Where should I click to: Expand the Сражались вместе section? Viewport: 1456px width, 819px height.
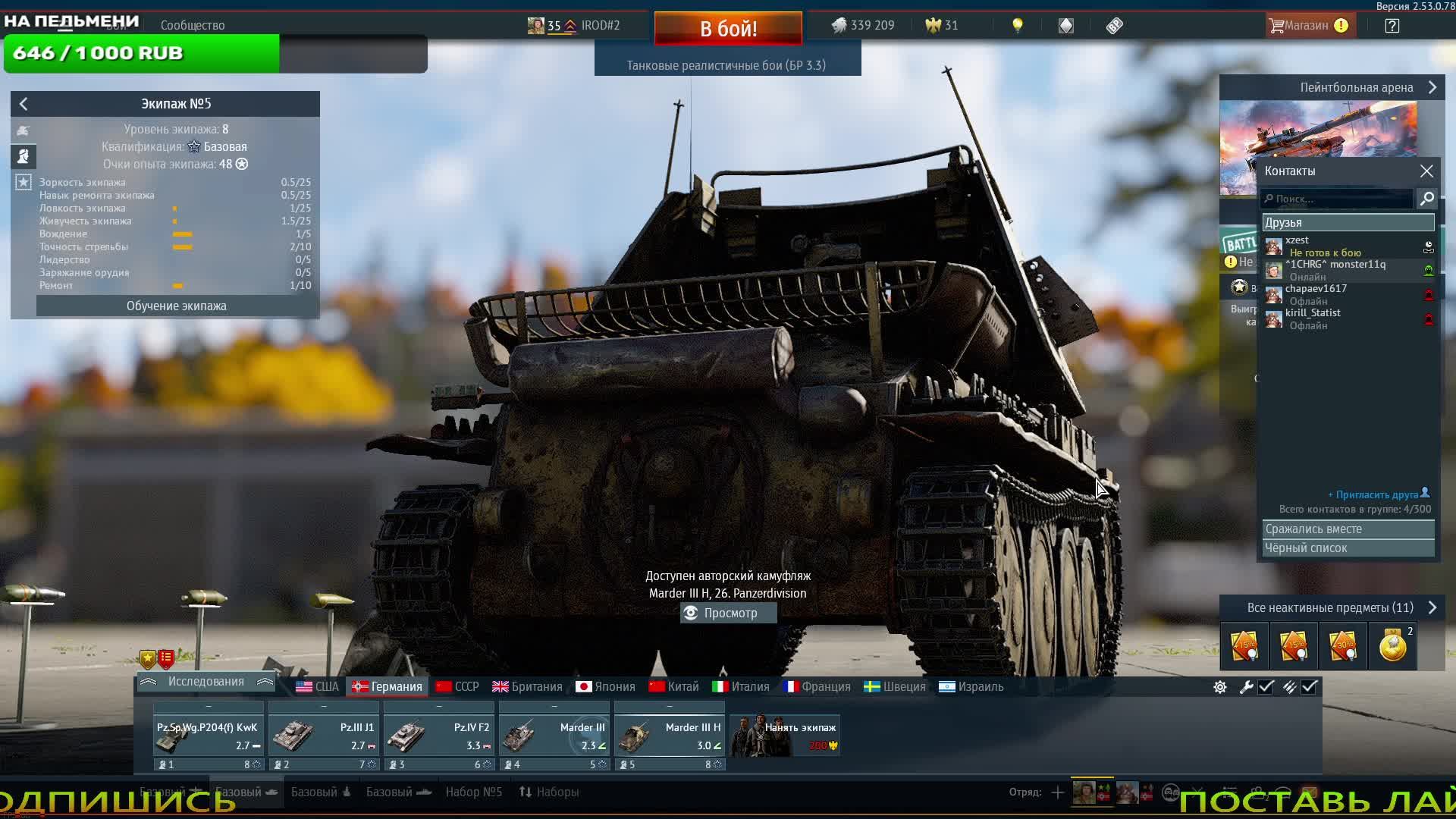[x=1348, y=529]
